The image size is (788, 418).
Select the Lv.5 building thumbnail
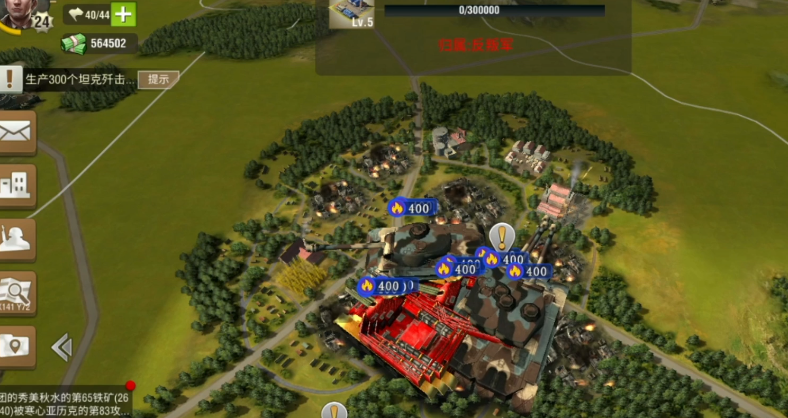click(350, 13)
